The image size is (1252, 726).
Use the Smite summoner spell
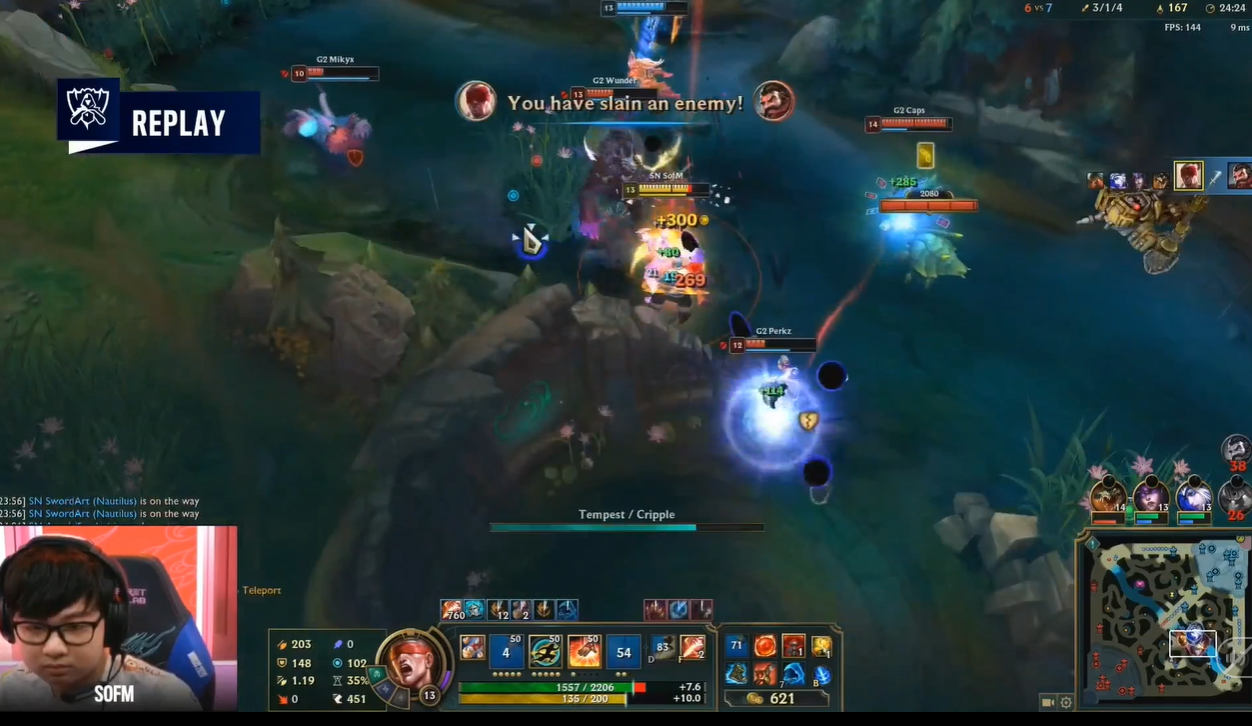692,648
